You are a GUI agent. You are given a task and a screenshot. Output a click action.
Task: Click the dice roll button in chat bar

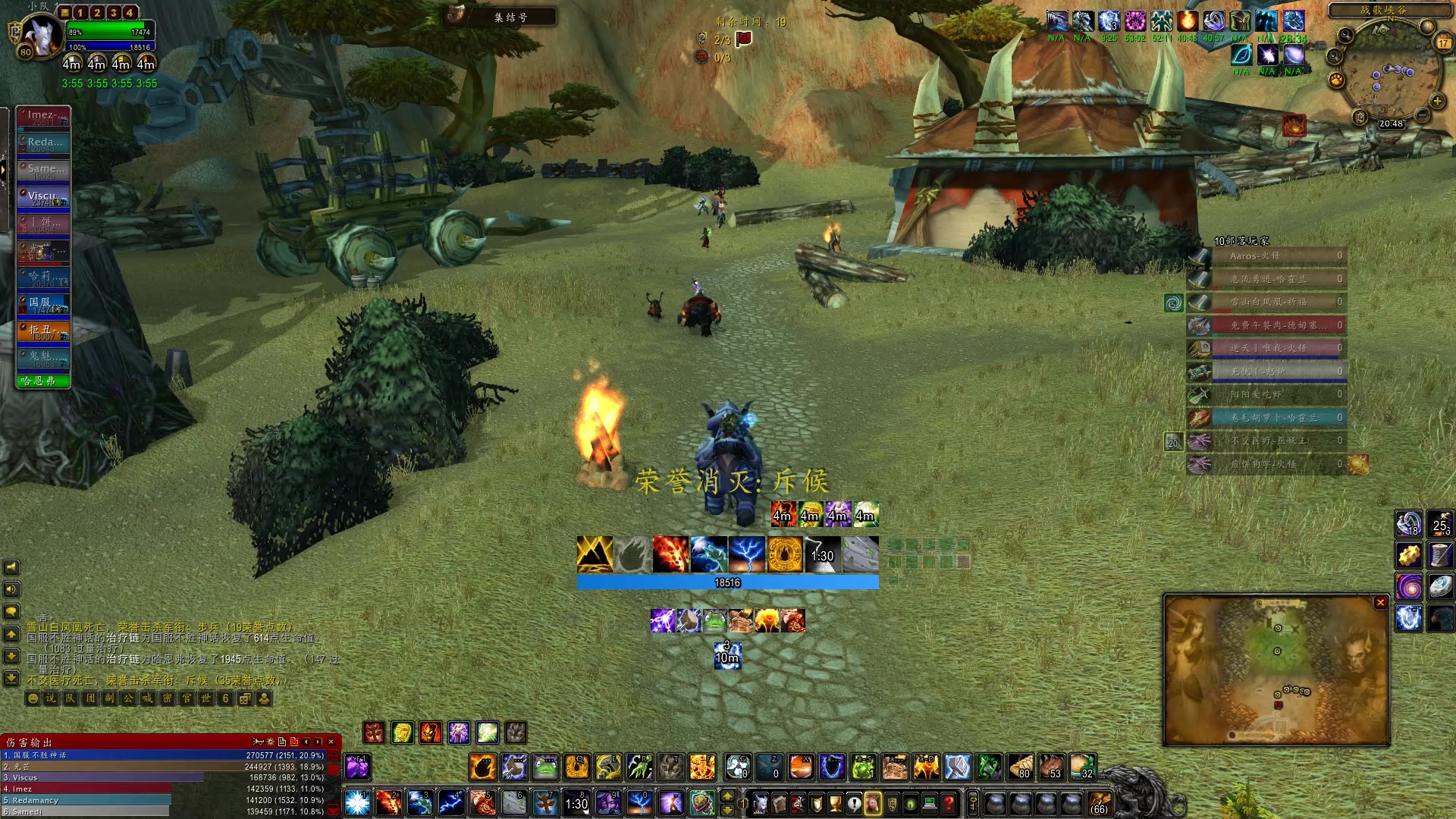click(244, 698)
